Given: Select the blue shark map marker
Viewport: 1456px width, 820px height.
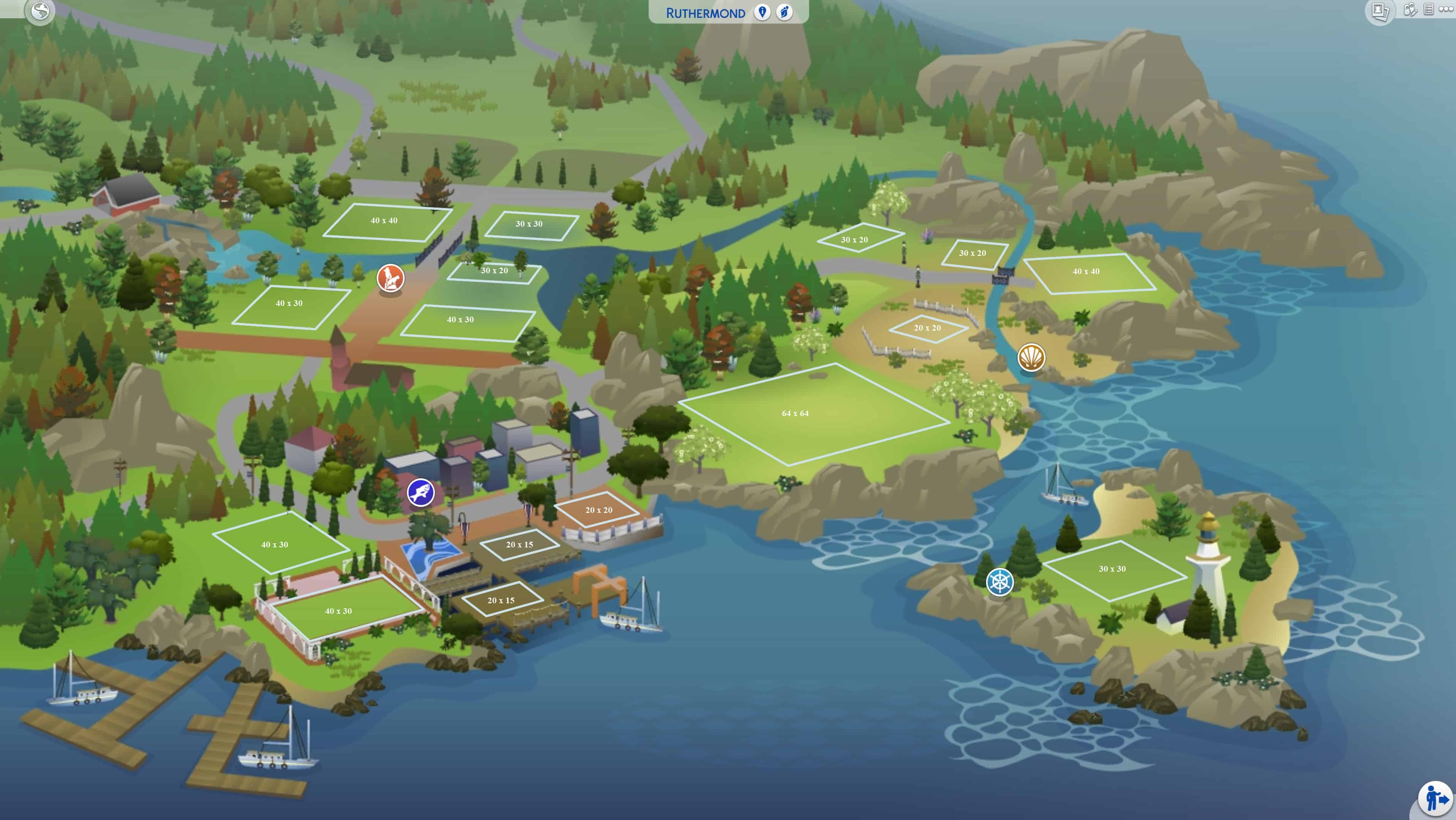Looking at the screenshot, I should coord(420,493).
